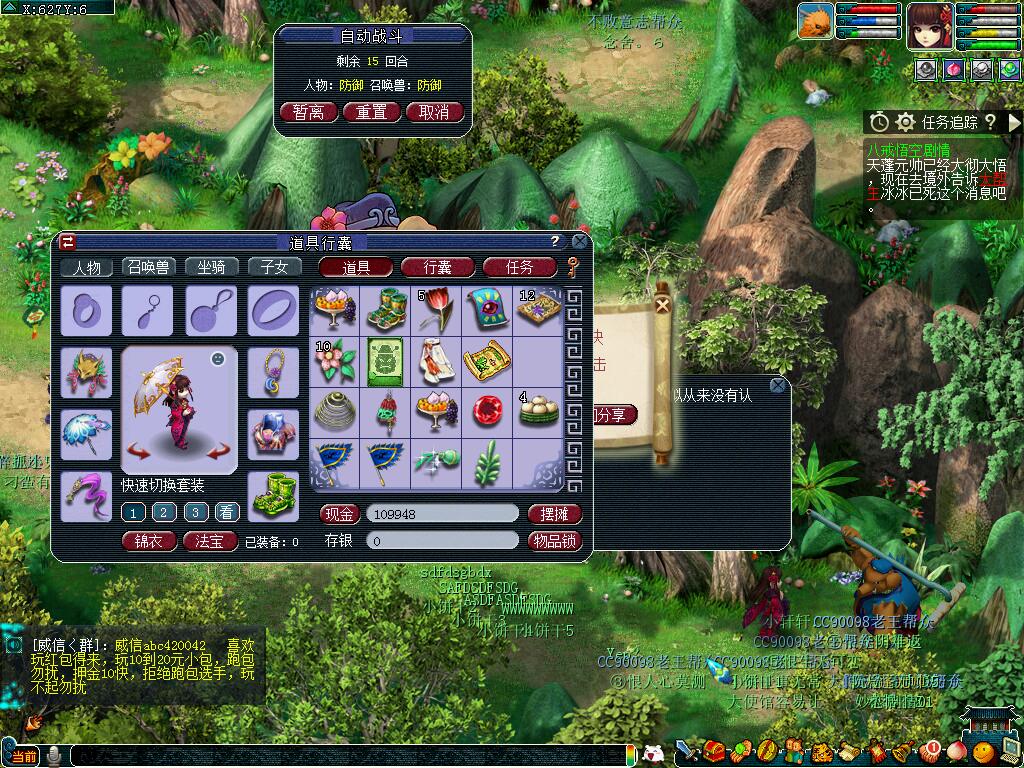The width and height of the screenshot is (1024, 768).
Task: Toggle the 物品锁 item lock
Action: pos(553,541)
